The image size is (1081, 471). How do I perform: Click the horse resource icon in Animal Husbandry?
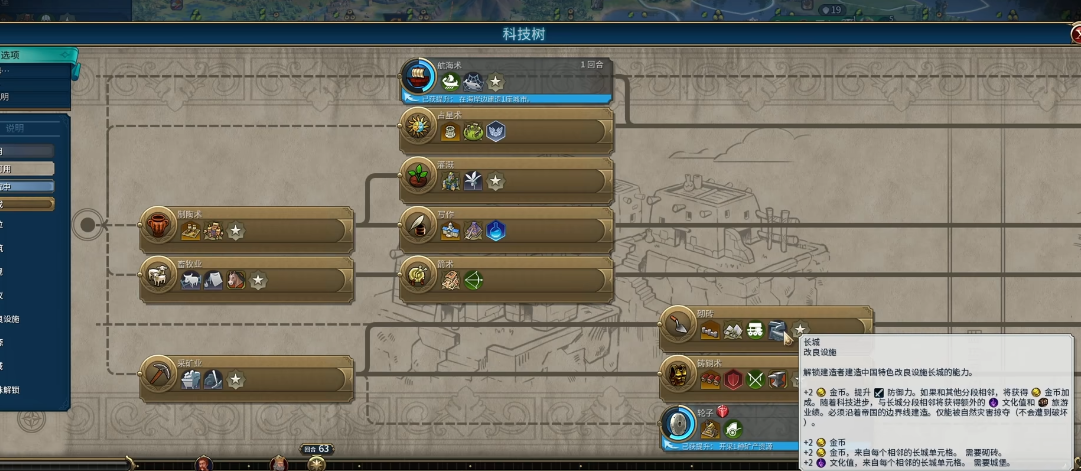point(236,281)
